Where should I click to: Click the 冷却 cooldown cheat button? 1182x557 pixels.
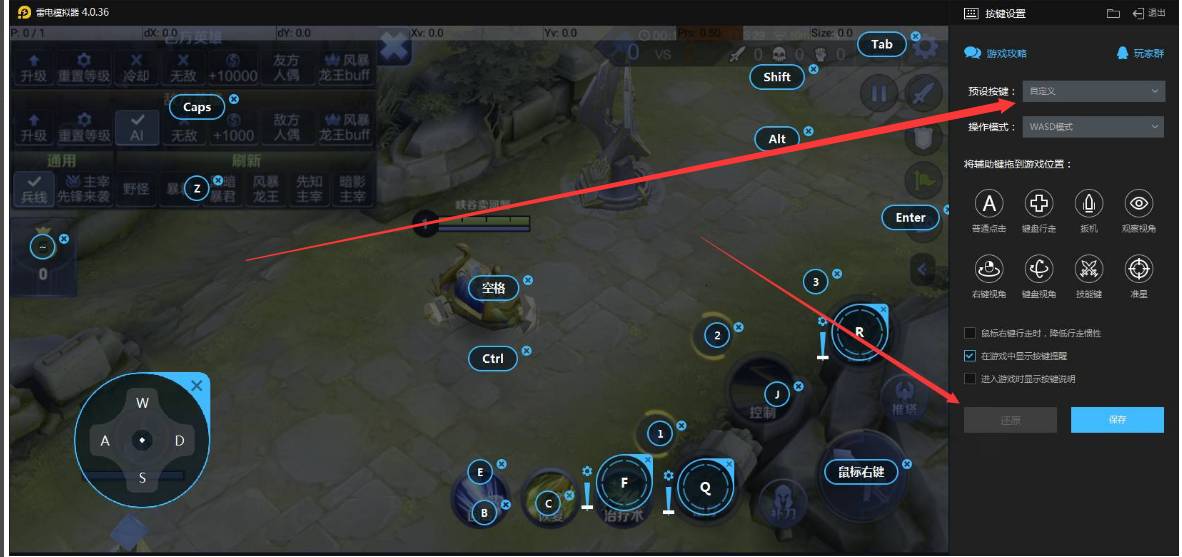pos(137,67)
